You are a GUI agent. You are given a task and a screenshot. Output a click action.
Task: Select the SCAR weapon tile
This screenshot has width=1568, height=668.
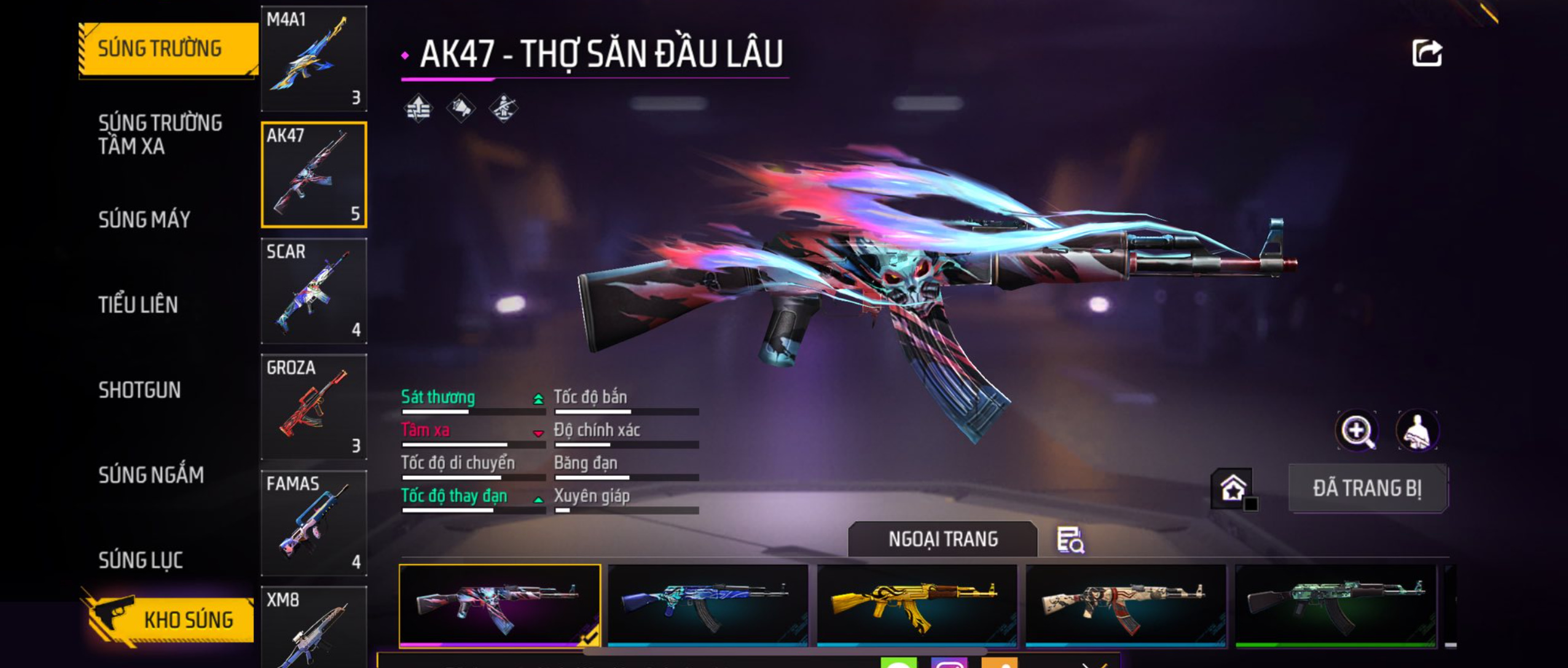point(314,291)
